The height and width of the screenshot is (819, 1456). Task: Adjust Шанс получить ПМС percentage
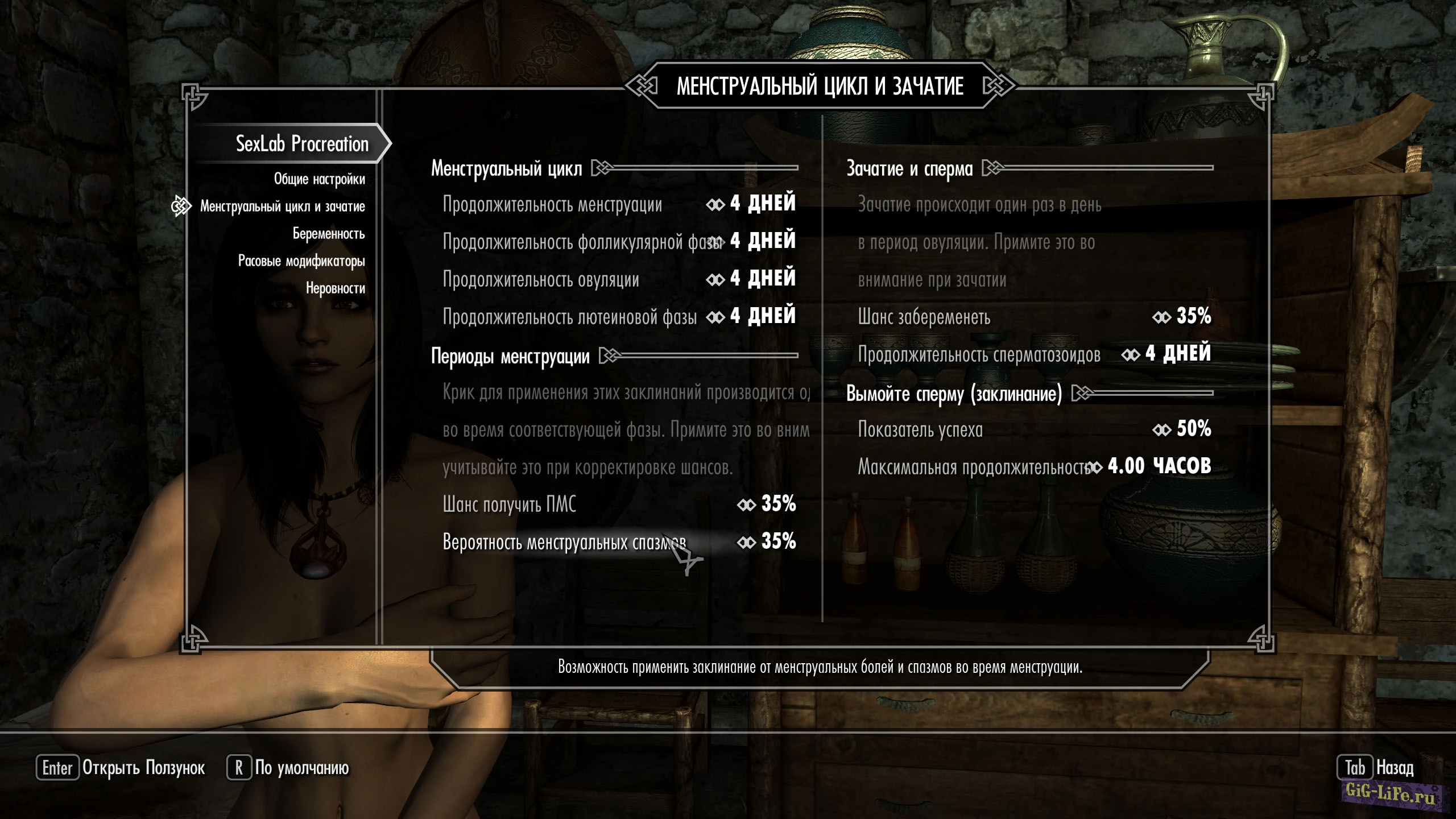point(619,504)
